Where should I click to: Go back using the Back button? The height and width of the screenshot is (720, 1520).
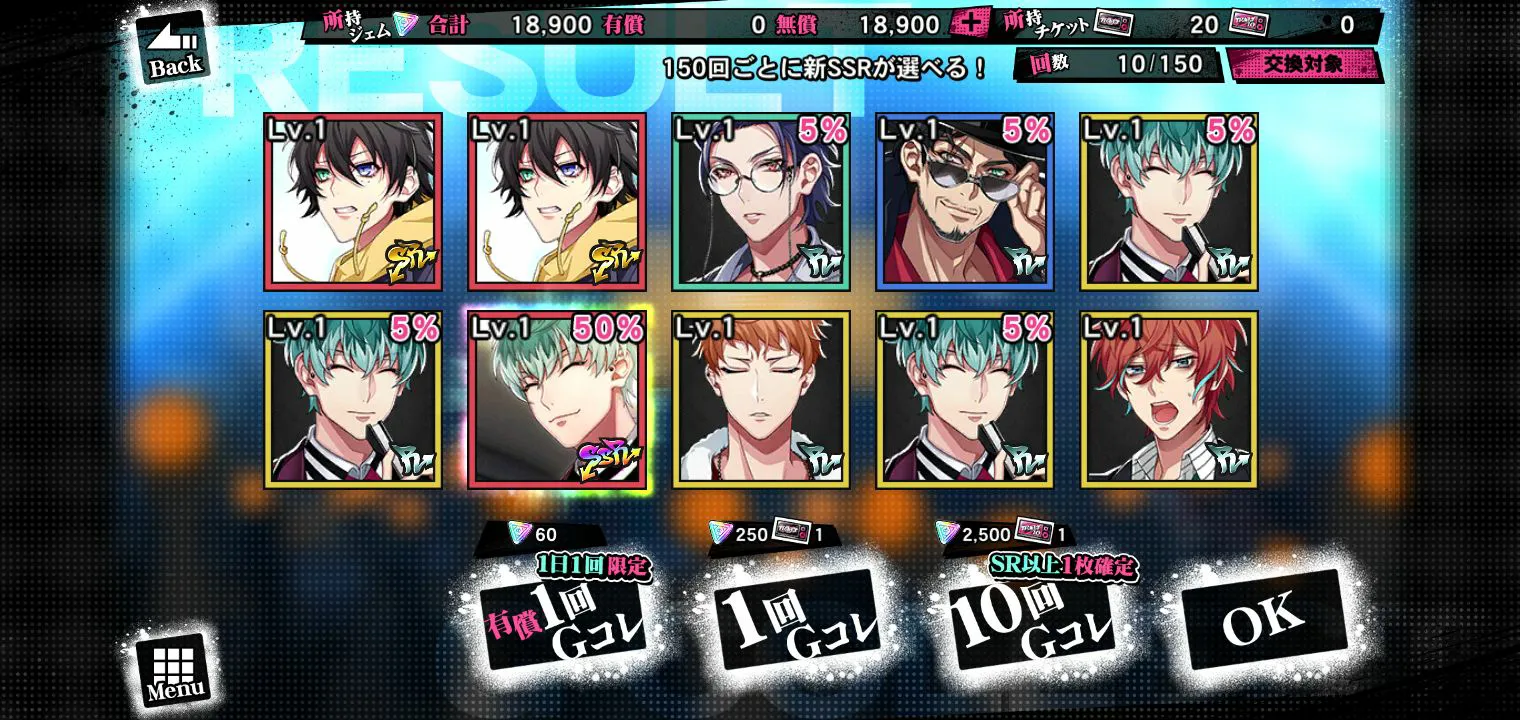175,49
